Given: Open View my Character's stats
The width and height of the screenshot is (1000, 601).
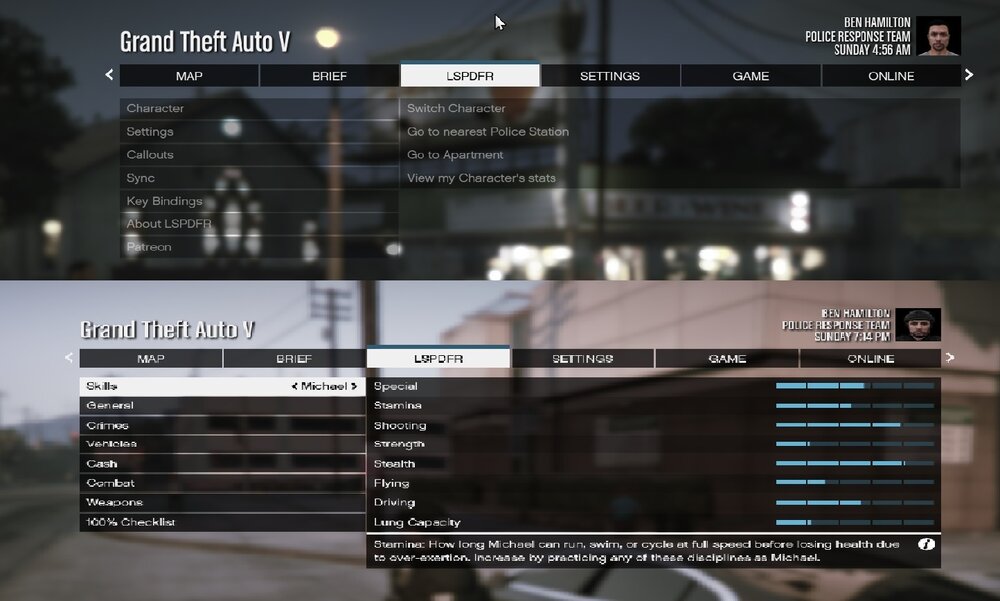Looking at the screenshot, I should pyautogui.click(x=481, y=178).
